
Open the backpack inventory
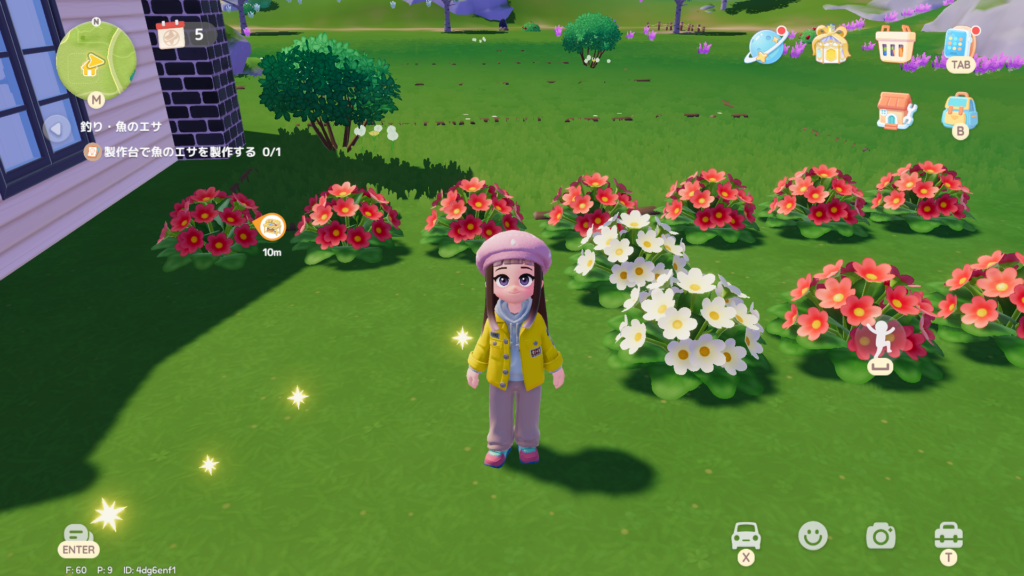(959, 110)
